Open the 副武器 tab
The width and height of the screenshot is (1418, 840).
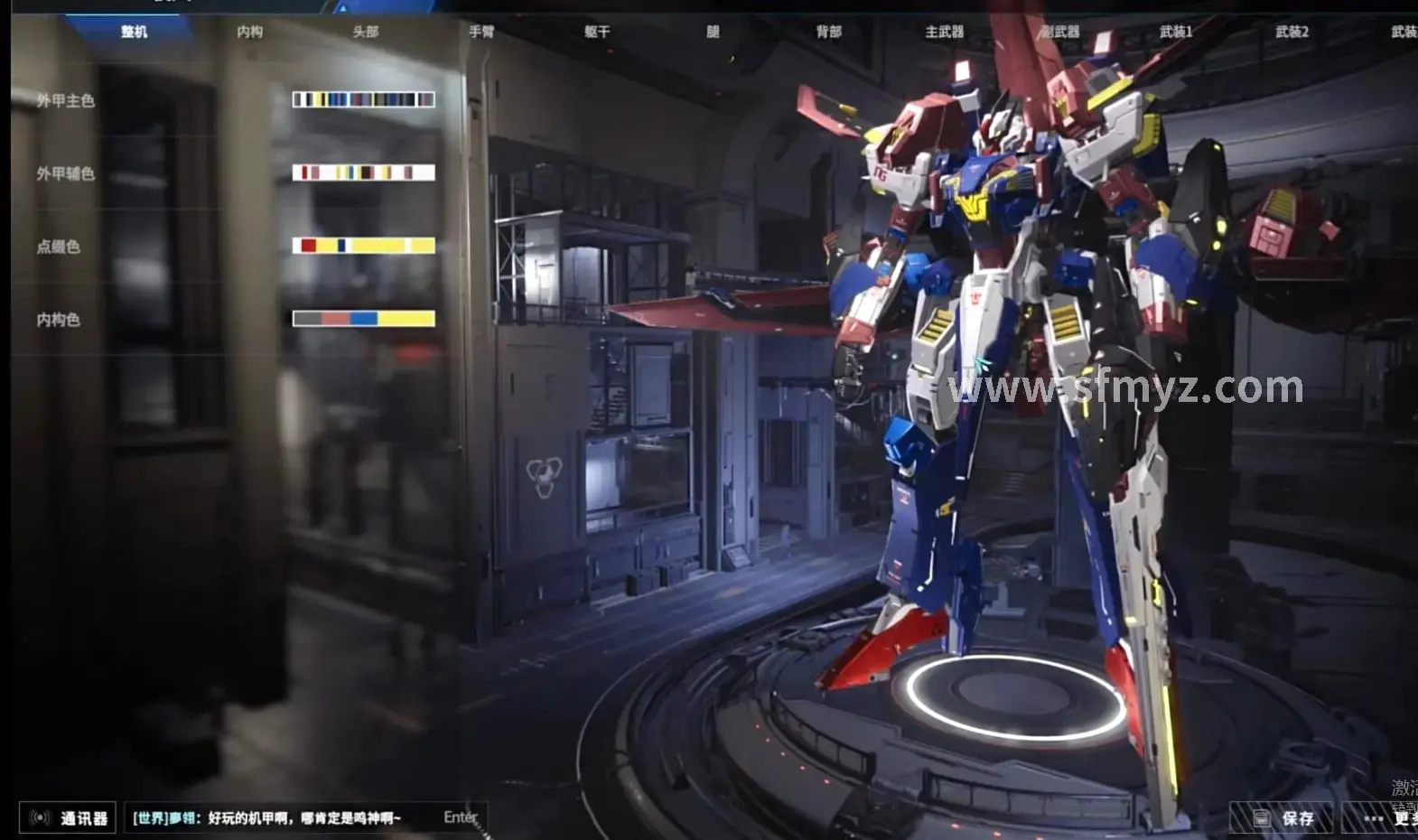pyautogui.click(x=1059, y=32)
